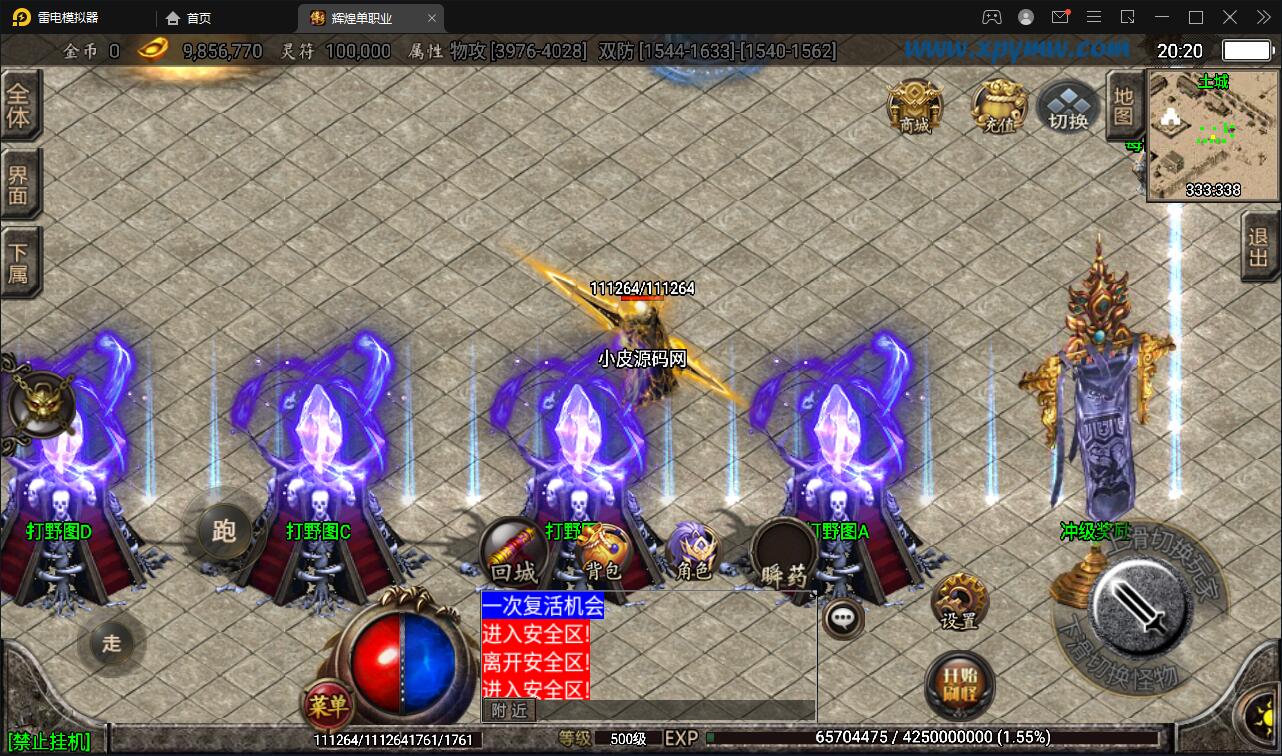This screenshot has width=1282, height=756.
Task: Expand the 全体 panel on the left
Action: click(x=22, y=103)
